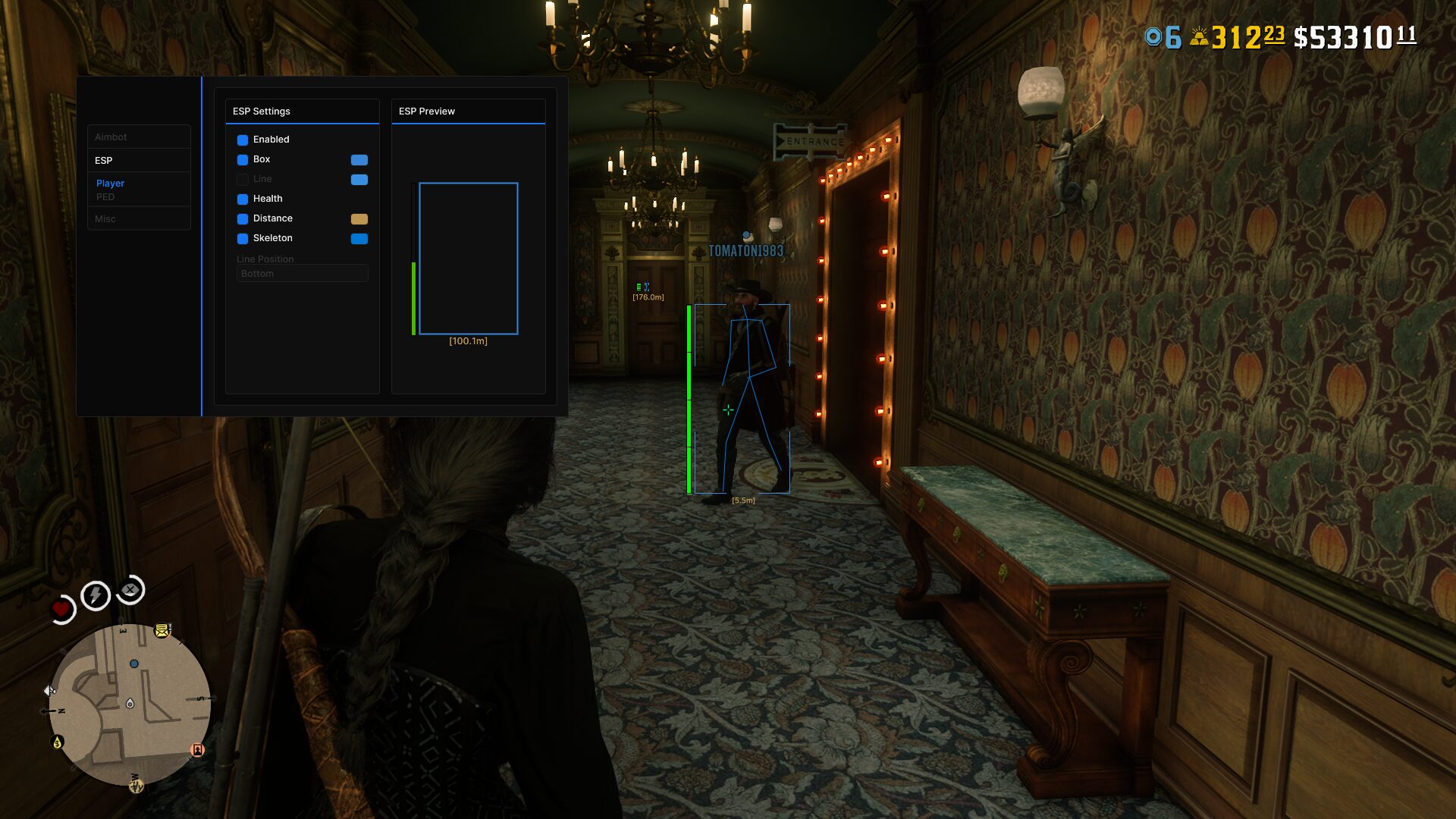Click the circular minimap

point(130,704)
